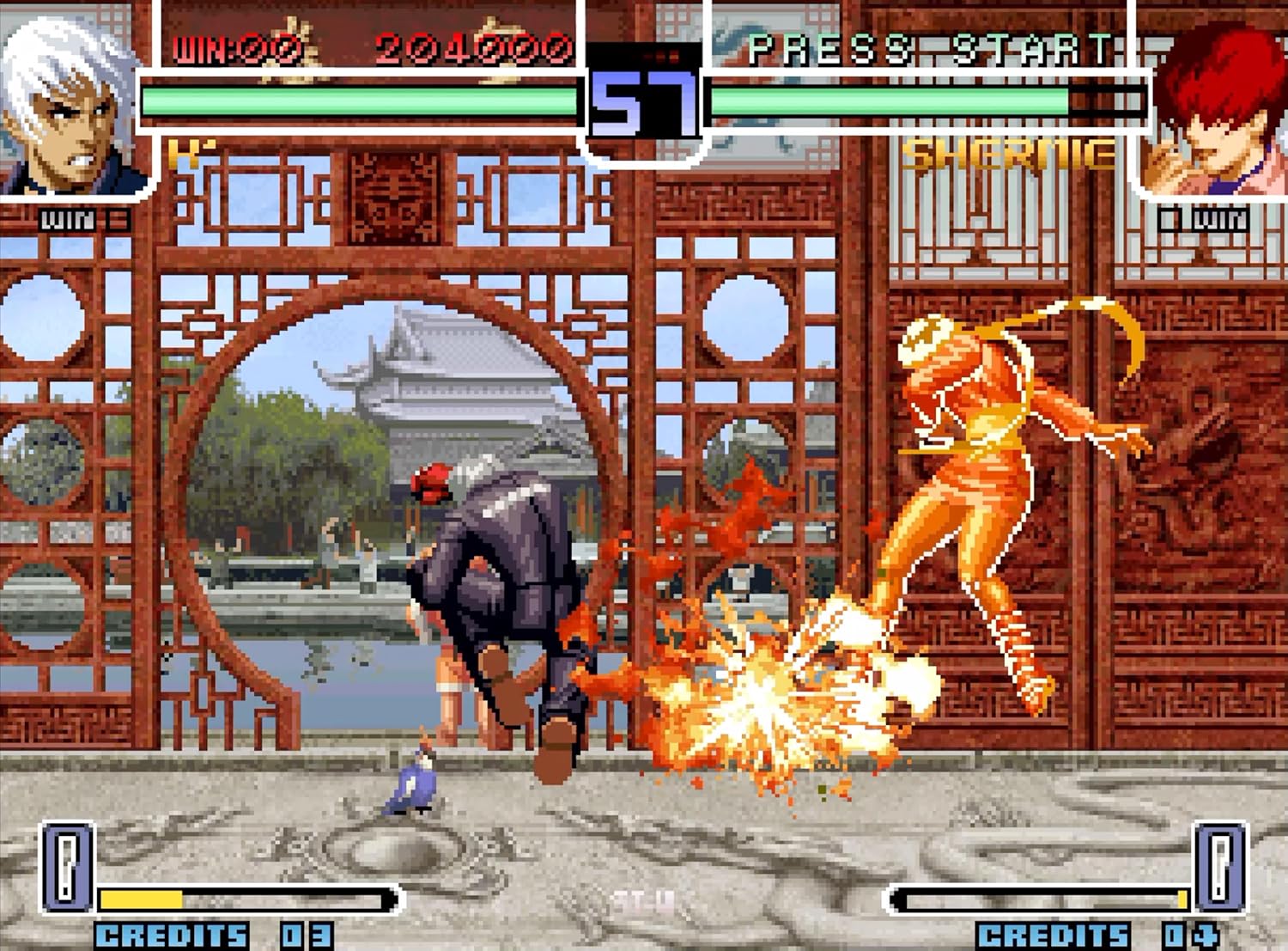
Task: Click PRESS START to join
Action: 932,47
